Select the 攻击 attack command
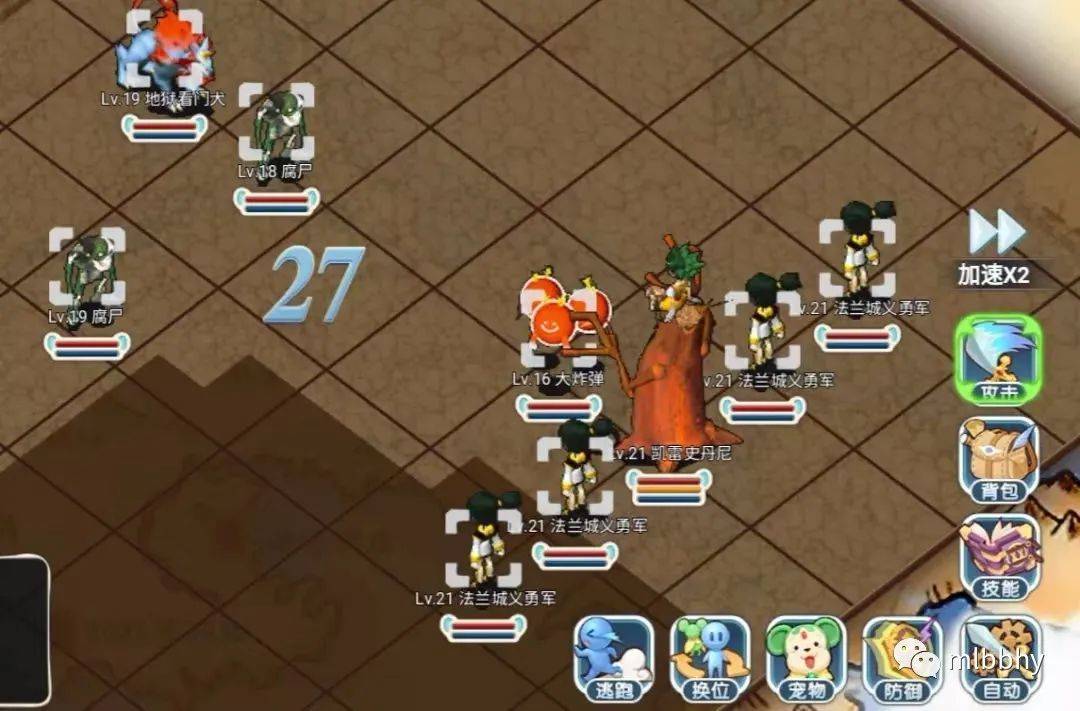 click(996, 362)
